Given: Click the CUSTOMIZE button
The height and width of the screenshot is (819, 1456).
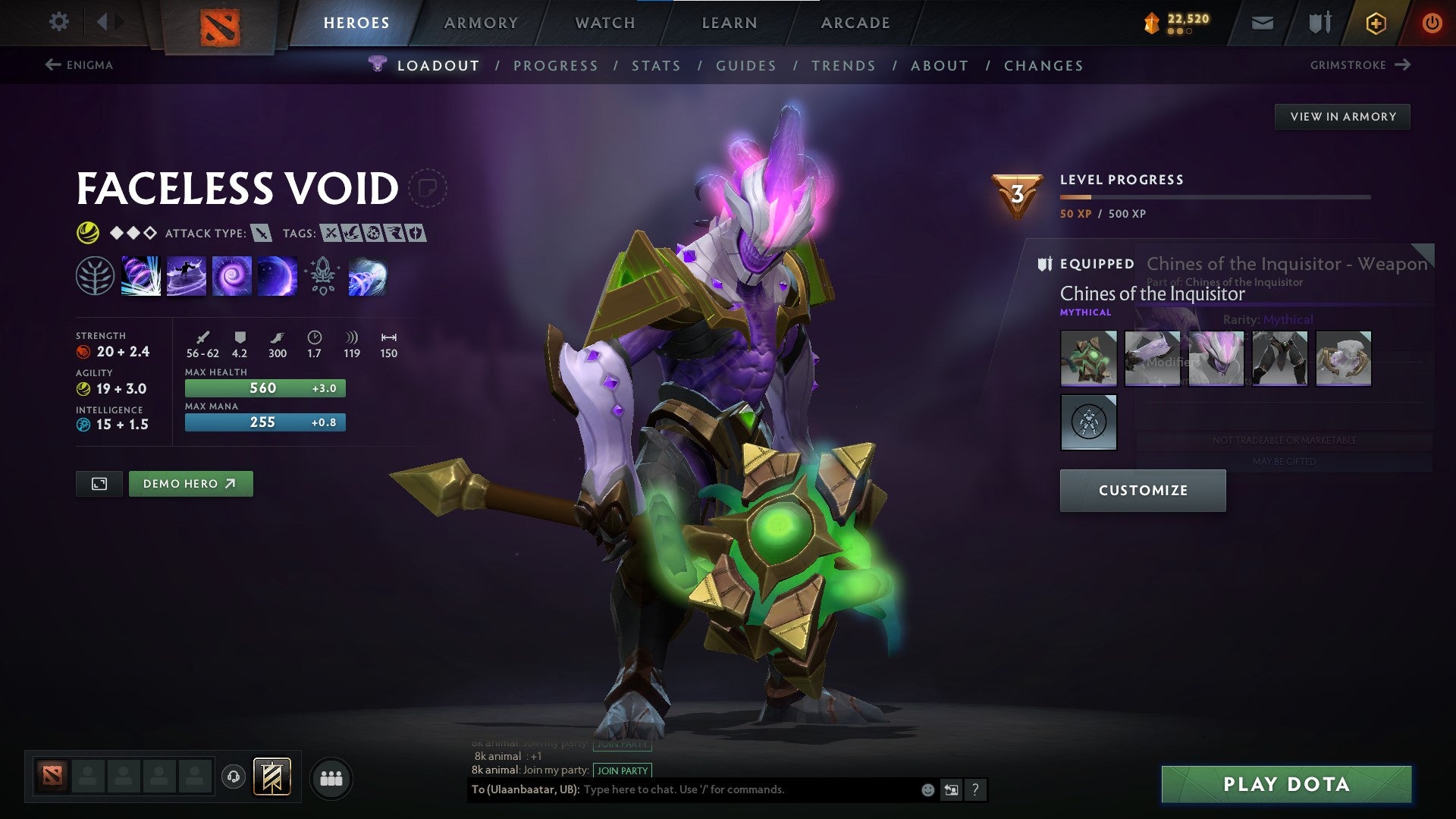Looking at the screenshot, I should [1143, 490].
